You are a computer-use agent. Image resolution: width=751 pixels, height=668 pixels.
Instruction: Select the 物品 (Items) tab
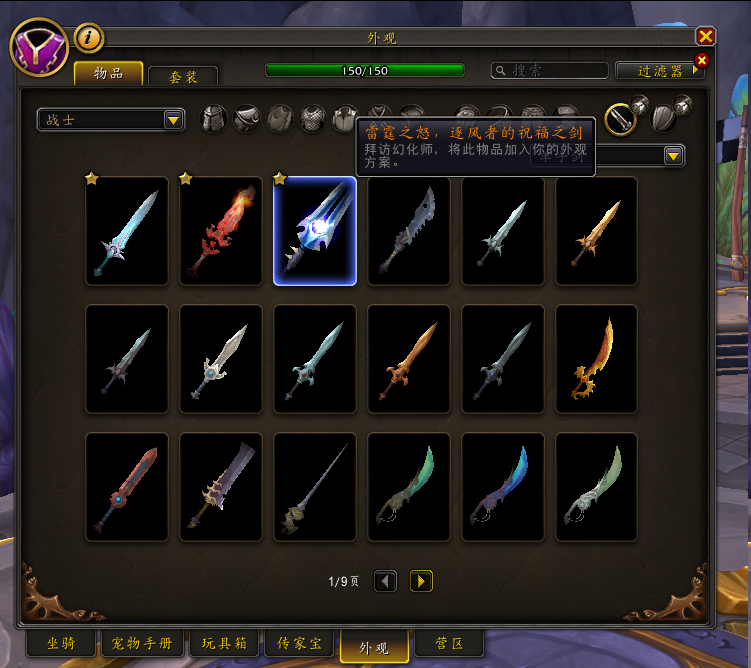pyautogui.click(x=108, y=73)
